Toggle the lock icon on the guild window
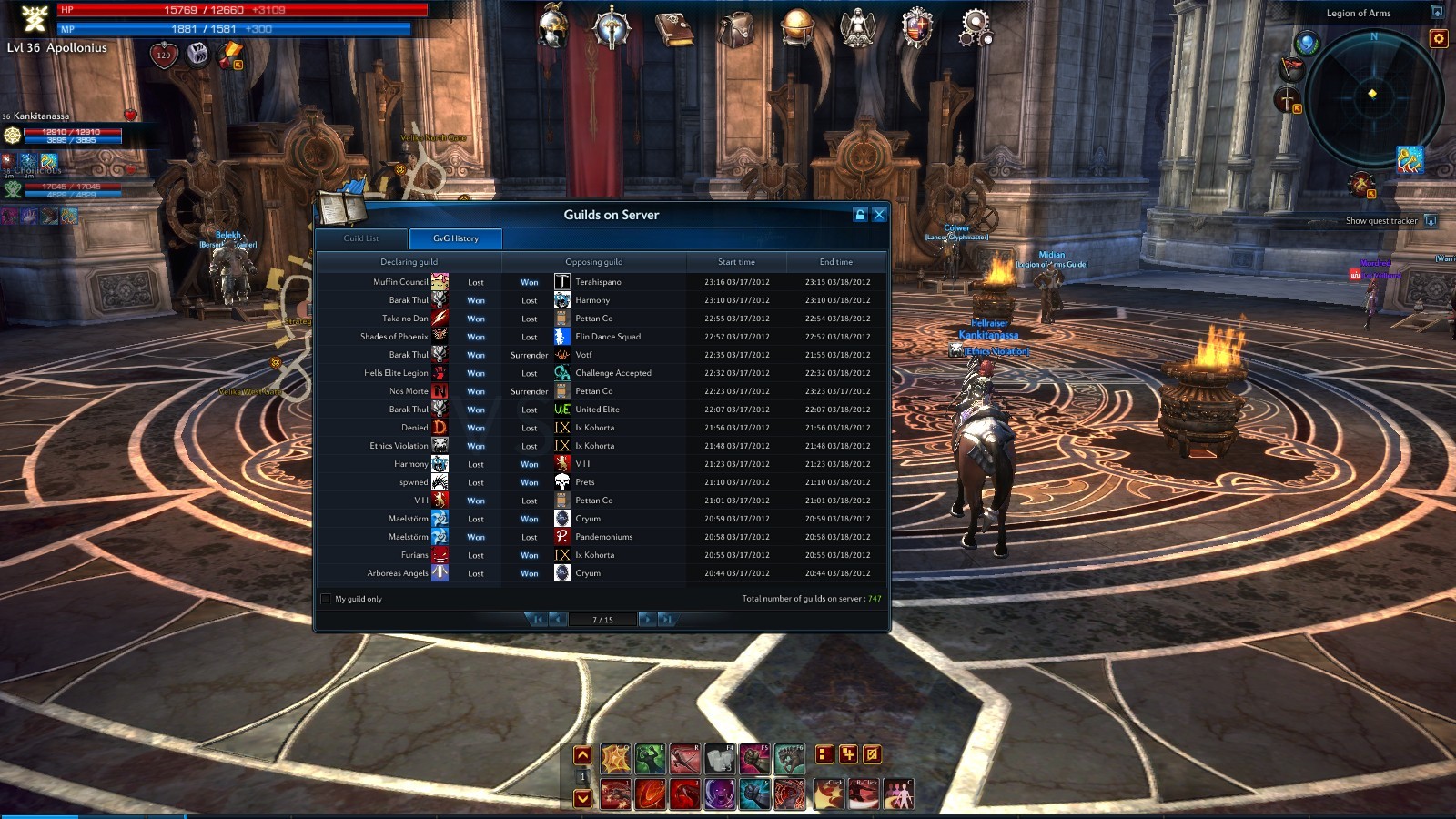The width and height of the screenshot is (1456, 819). pyautogui.click(x=860, y=215)
